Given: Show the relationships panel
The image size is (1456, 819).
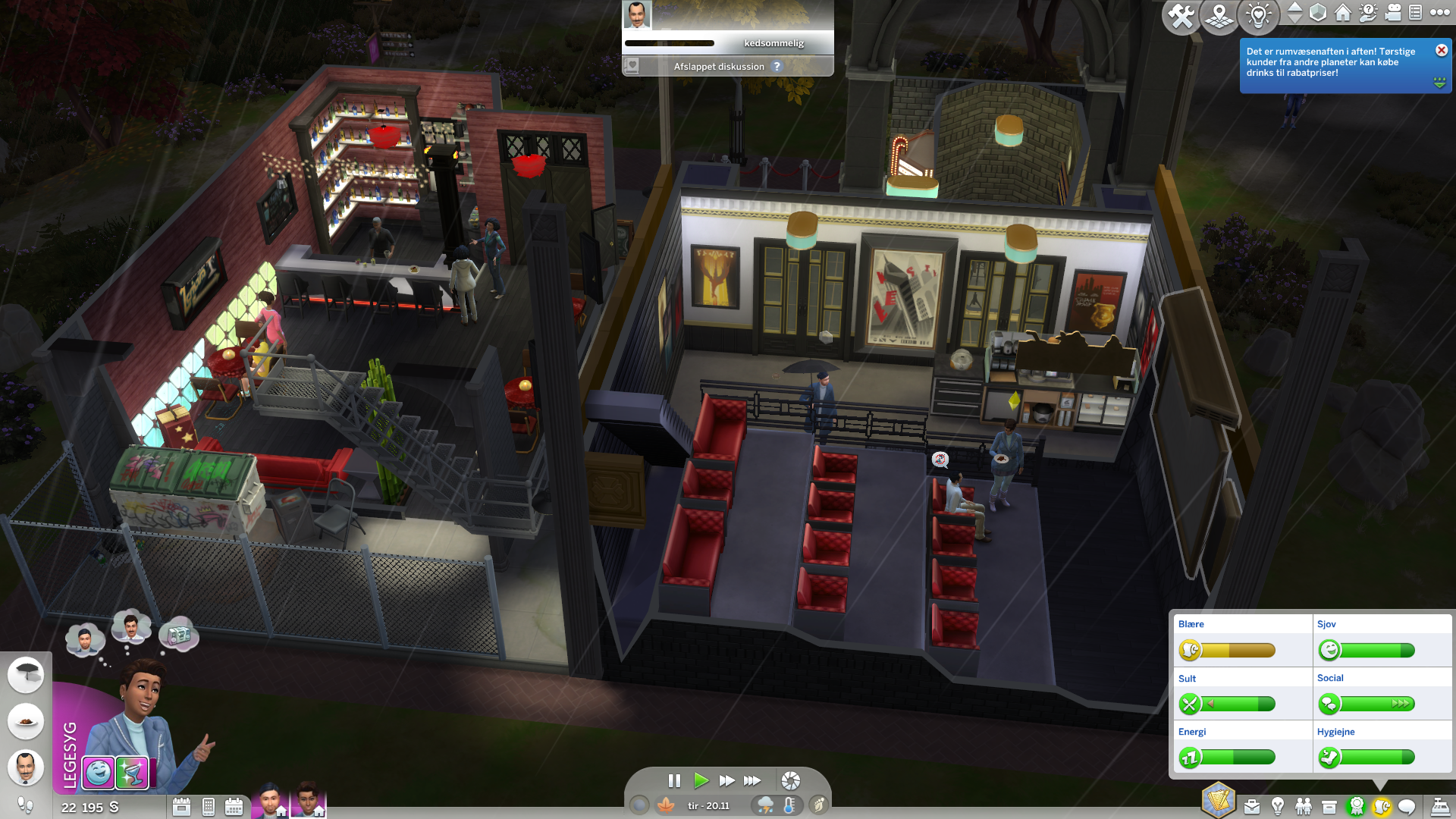Looking at the screenshot, I should [1304, 807].
